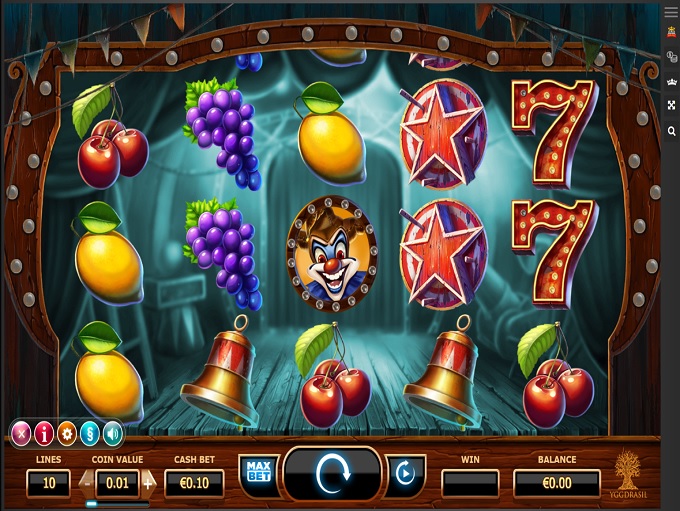This screenshot has width=680, height=511.
Task: Open the orange gear settings
Action: (67, 434)
